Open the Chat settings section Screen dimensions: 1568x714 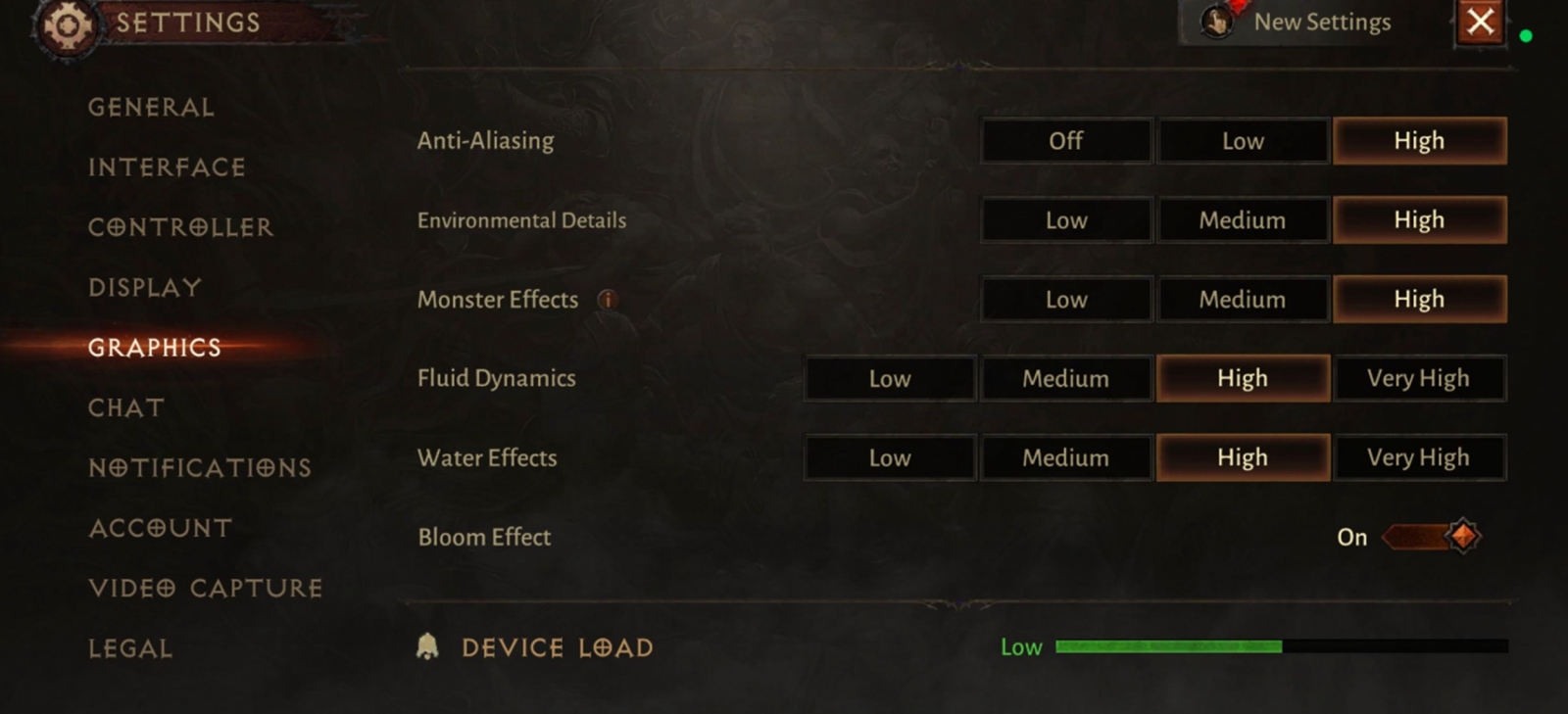point(126,407)
